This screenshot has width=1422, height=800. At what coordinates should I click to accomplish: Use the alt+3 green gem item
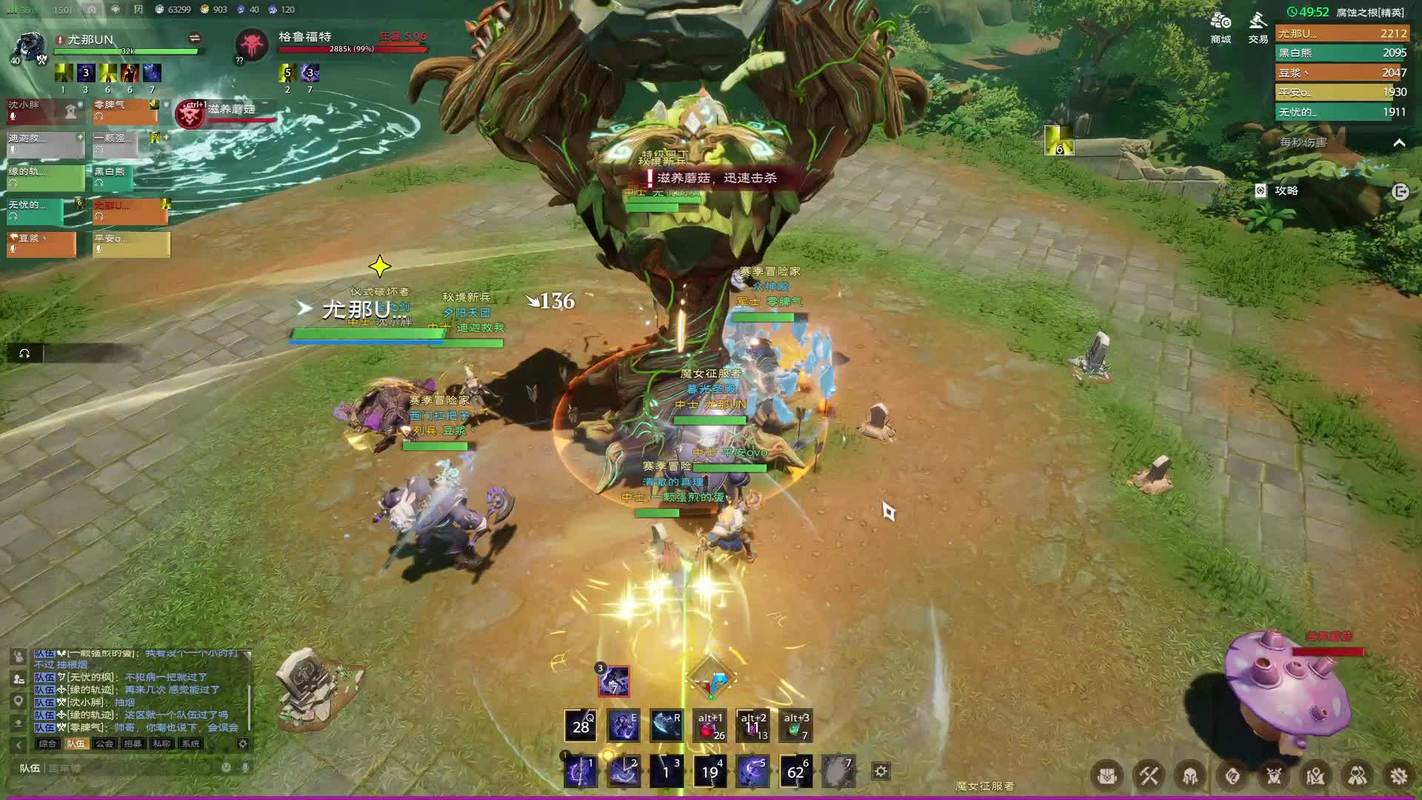coord(796,727)
